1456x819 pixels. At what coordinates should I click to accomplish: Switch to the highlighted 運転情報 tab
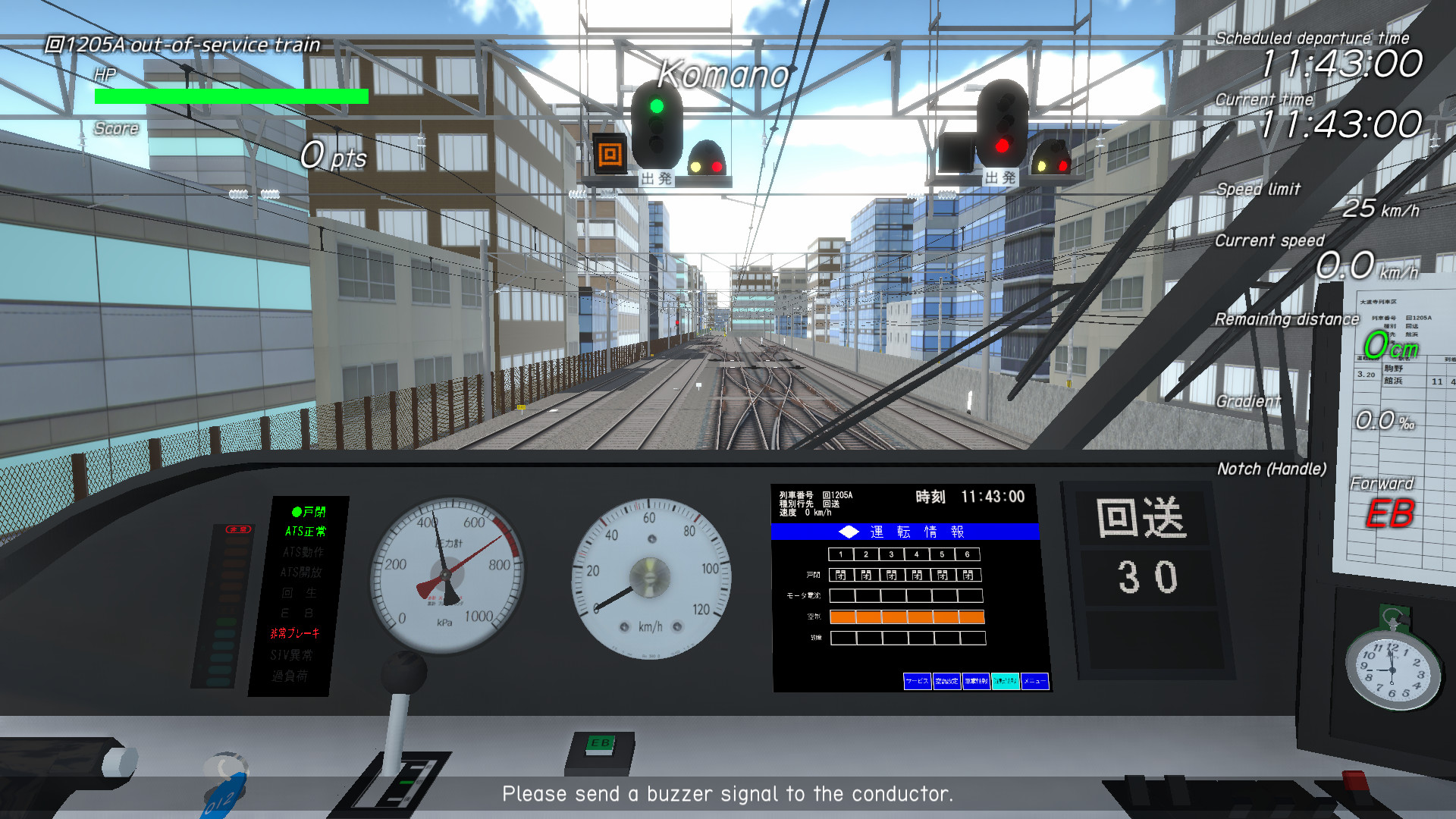point(1006,681)
